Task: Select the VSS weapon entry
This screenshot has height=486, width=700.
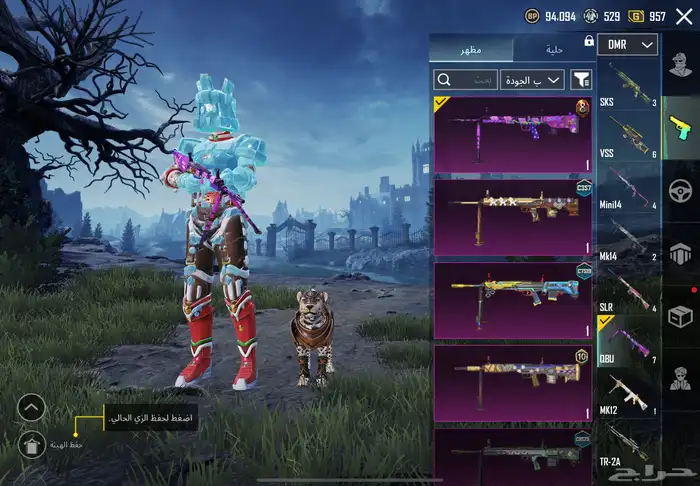Action: click(628, 135)
